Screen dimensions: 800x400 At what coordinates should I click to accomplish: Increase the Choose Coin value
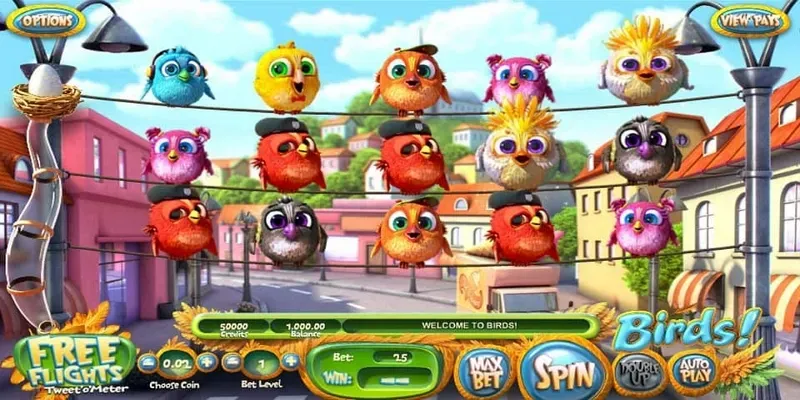click(207, 362)
